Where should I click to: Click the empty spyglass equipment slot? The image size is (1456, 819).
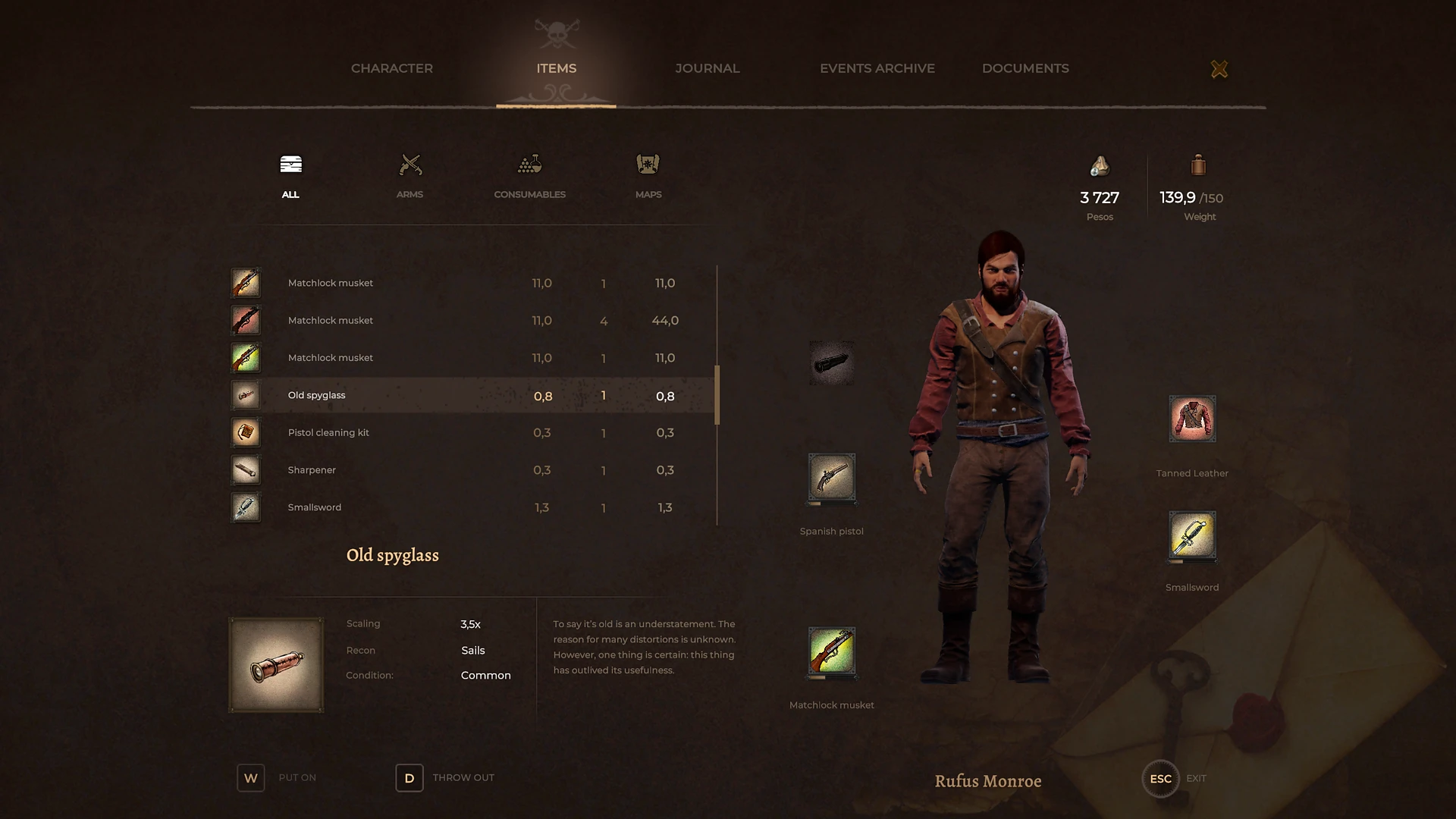(832, 362)
